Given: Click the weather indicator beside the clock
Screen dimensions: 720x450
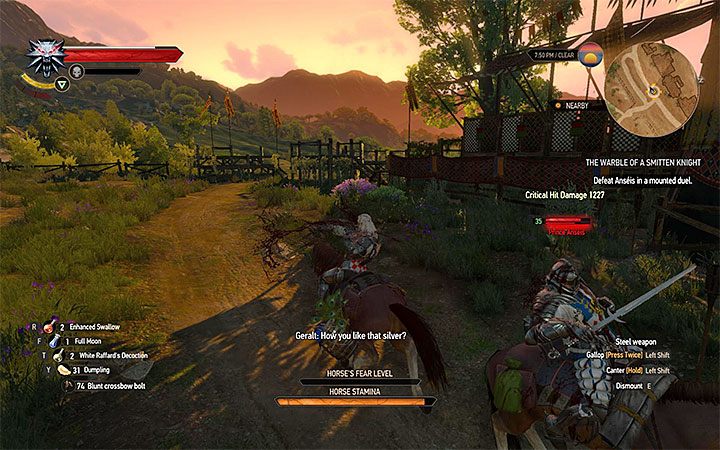Looking at the screenshot, I should (x=592, y=55).
